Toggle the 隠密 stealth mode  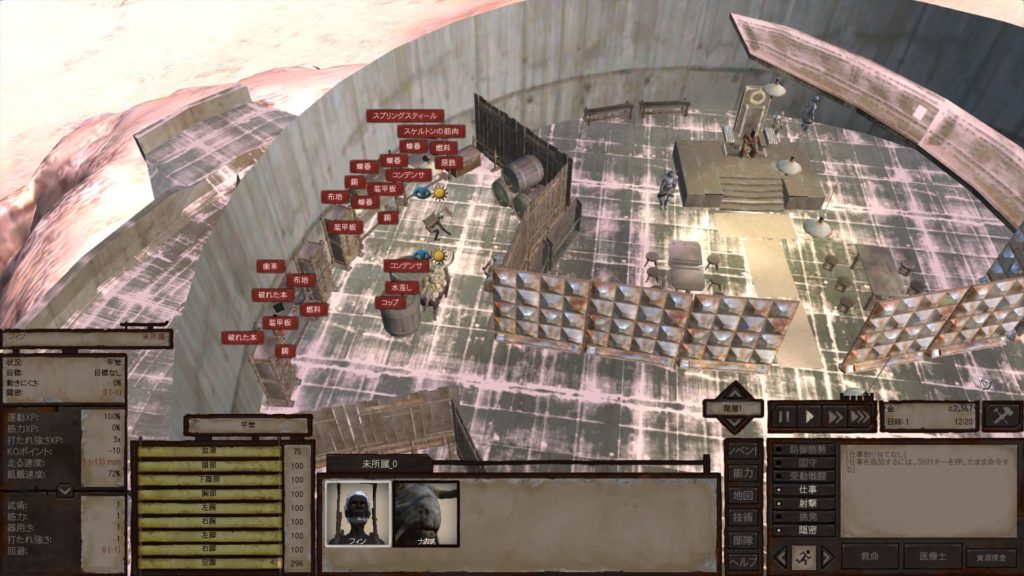tap(803, 531)
